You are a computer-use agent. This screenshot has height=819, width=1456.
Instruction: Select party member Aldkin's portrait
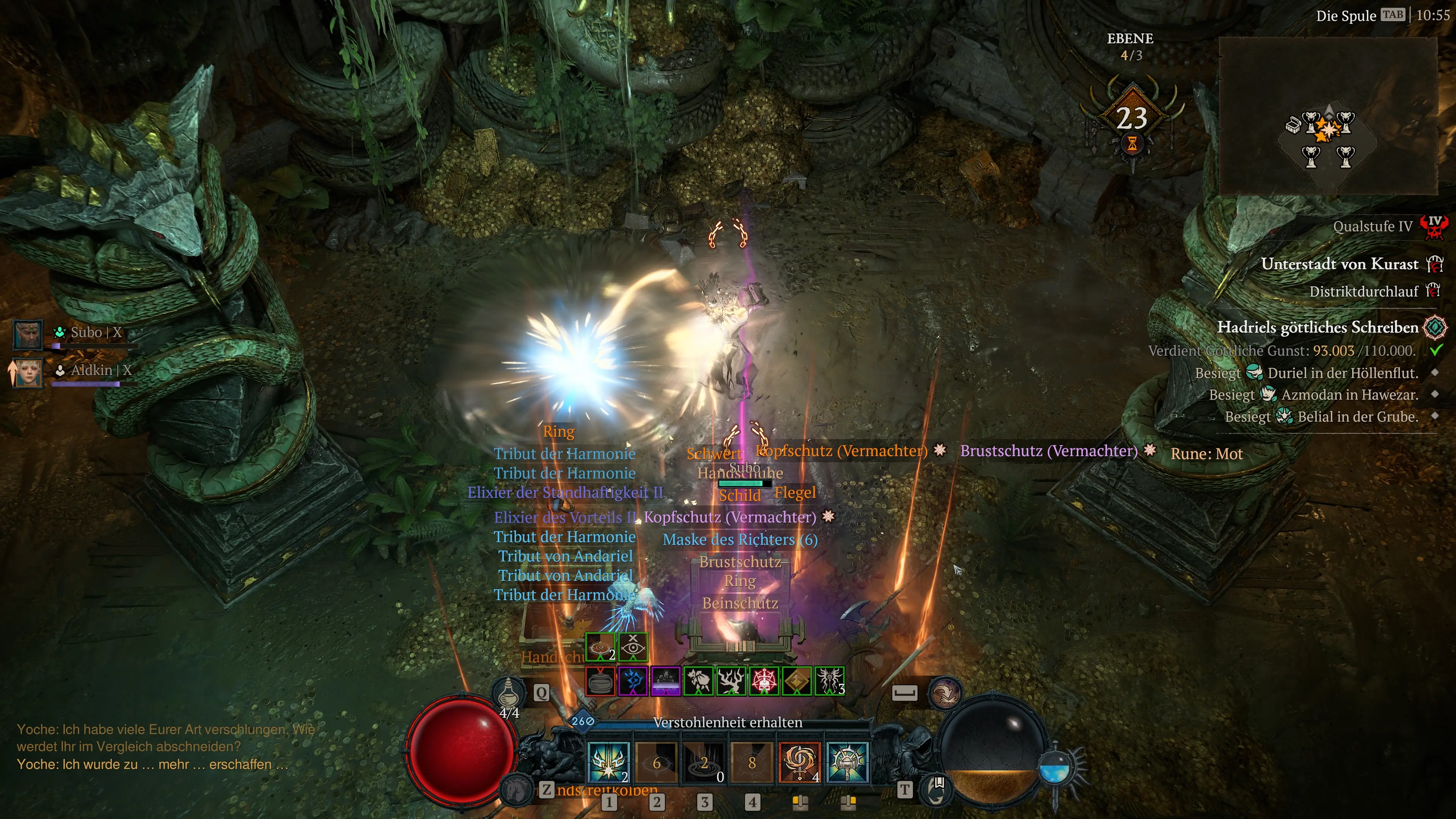pos(28,372)
